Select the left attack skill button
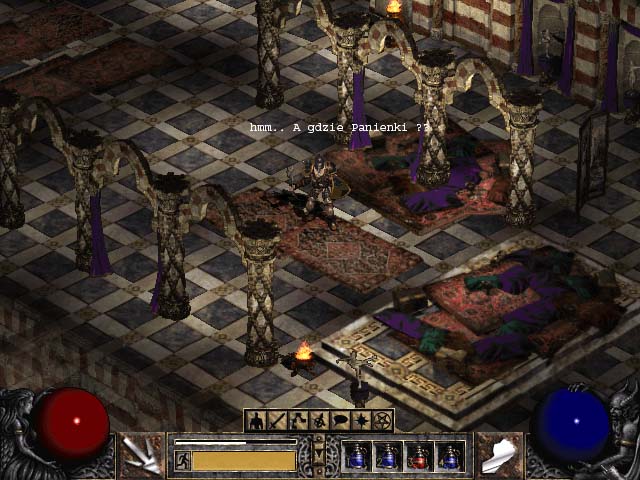Image resolution: width=640 pixels, height=480 pixels. [142, 456]
